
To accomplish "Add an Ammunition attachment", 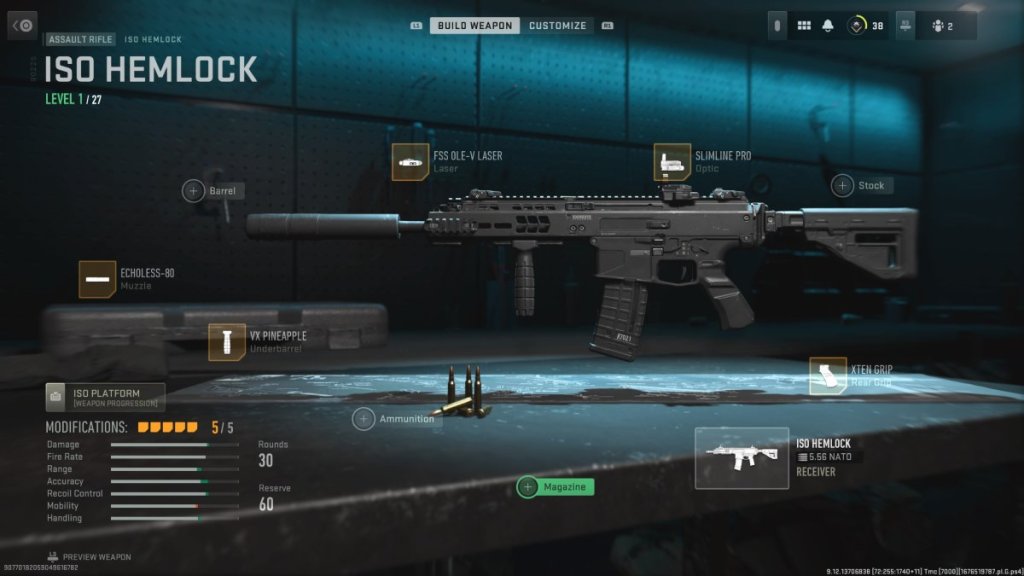I will 365,419.
